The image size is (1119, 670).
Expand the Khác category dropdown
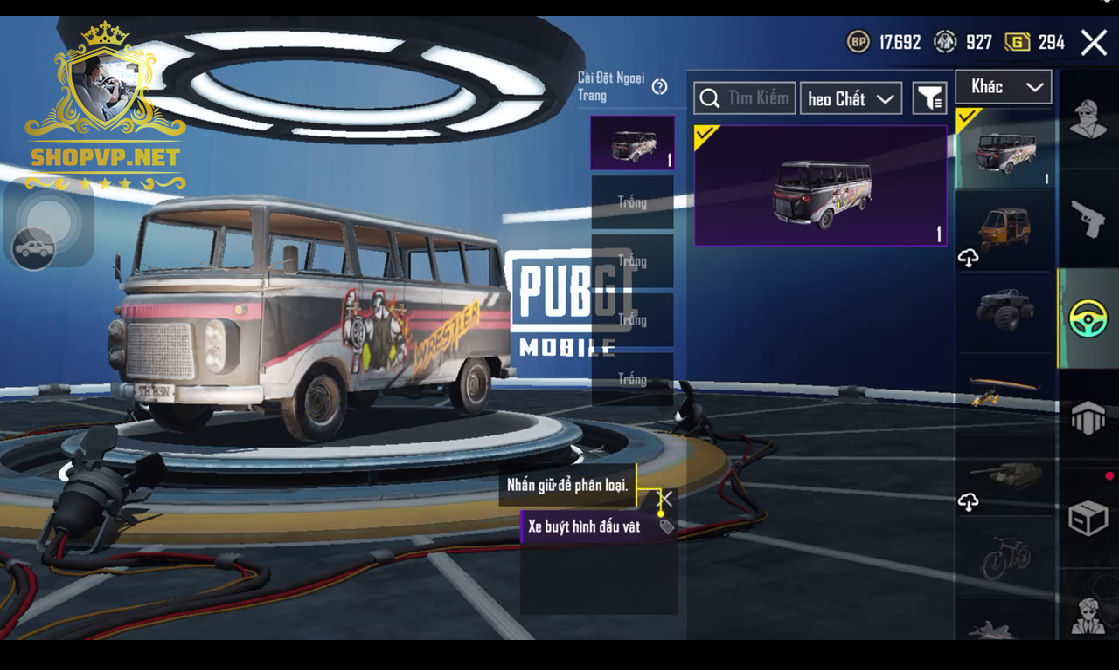(1003, 87)
